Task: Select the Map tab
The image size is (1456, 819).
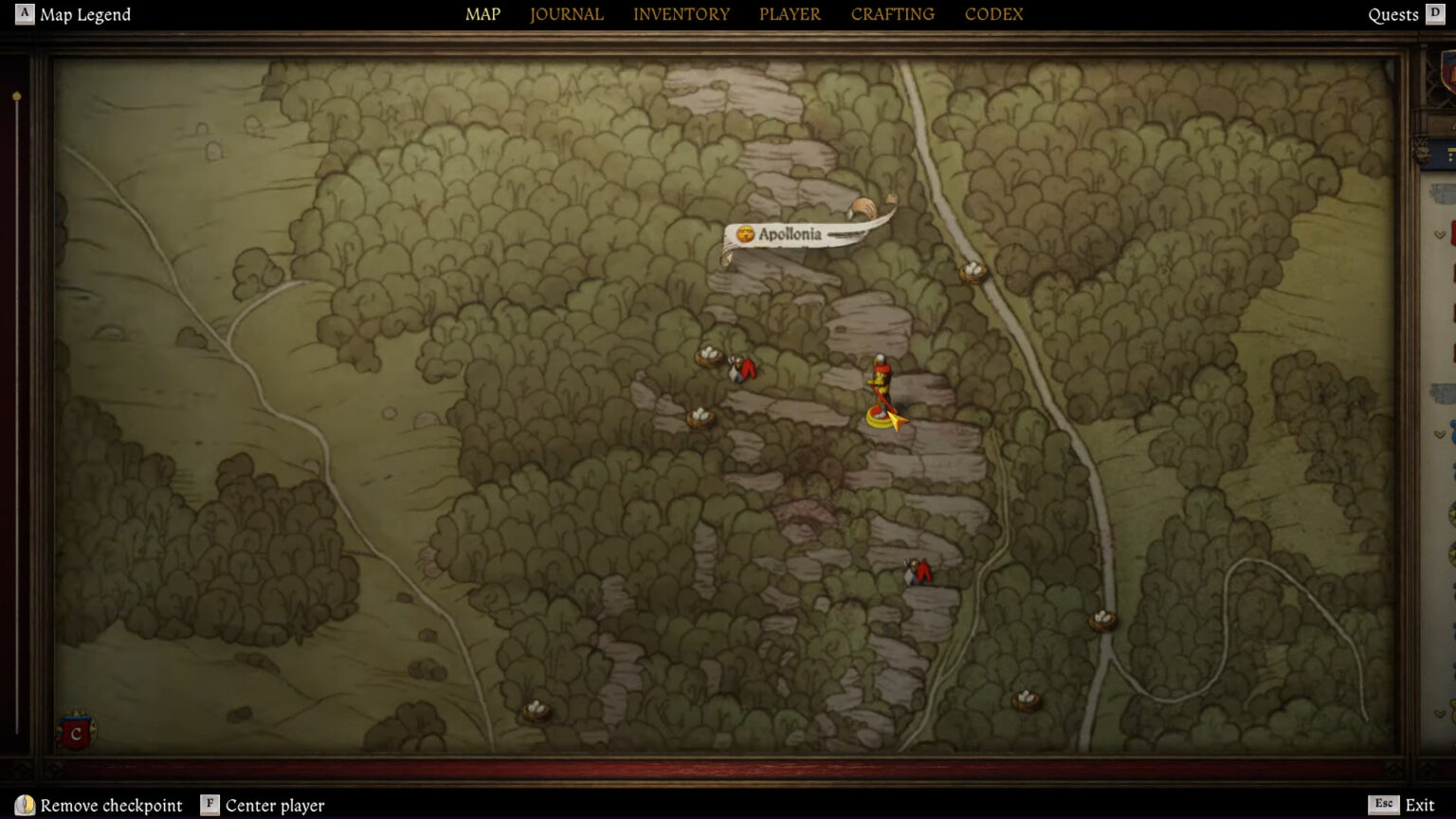Action: 482,14
